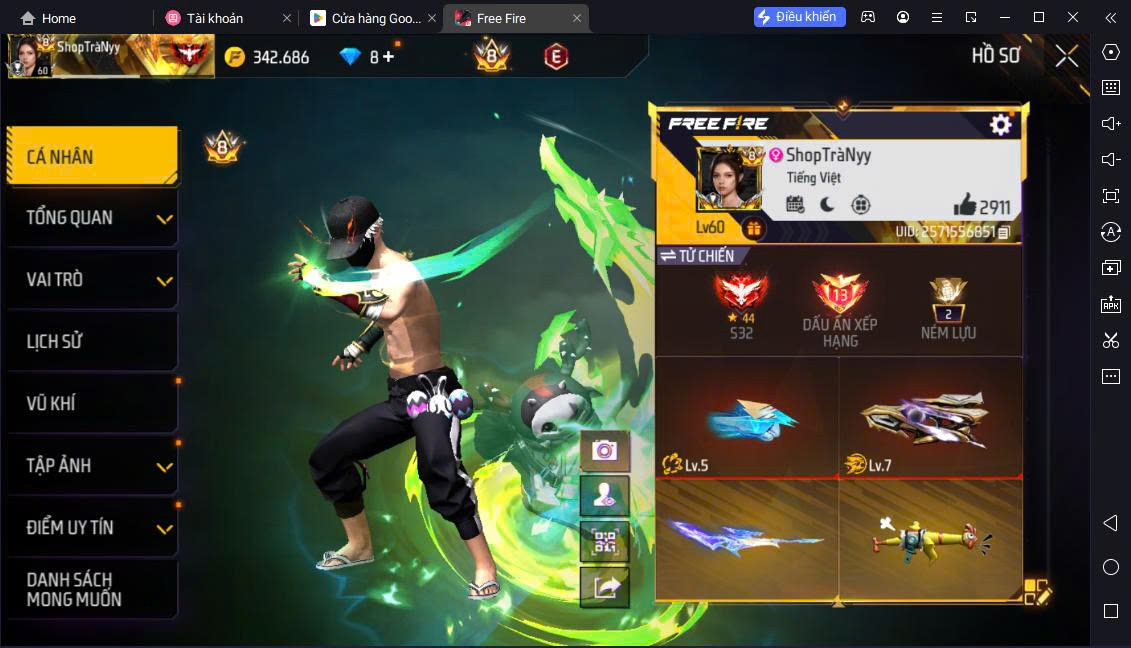Open DANH SÁCH MONG MUỐN wishlist

[92, 590]
